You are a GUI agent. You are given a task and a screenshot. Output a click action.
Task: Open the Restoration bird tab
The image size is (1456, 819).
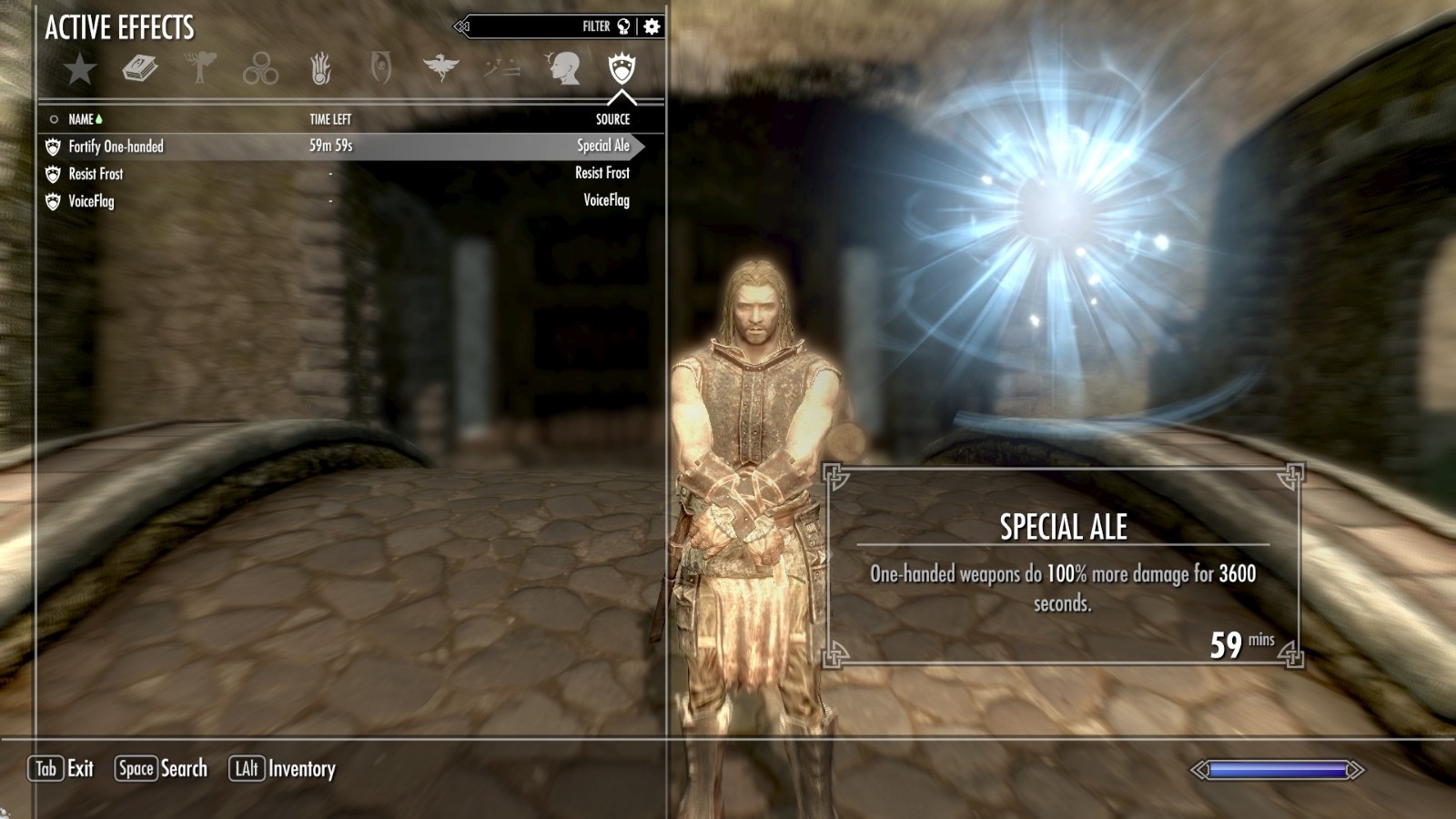pos(441,68)
